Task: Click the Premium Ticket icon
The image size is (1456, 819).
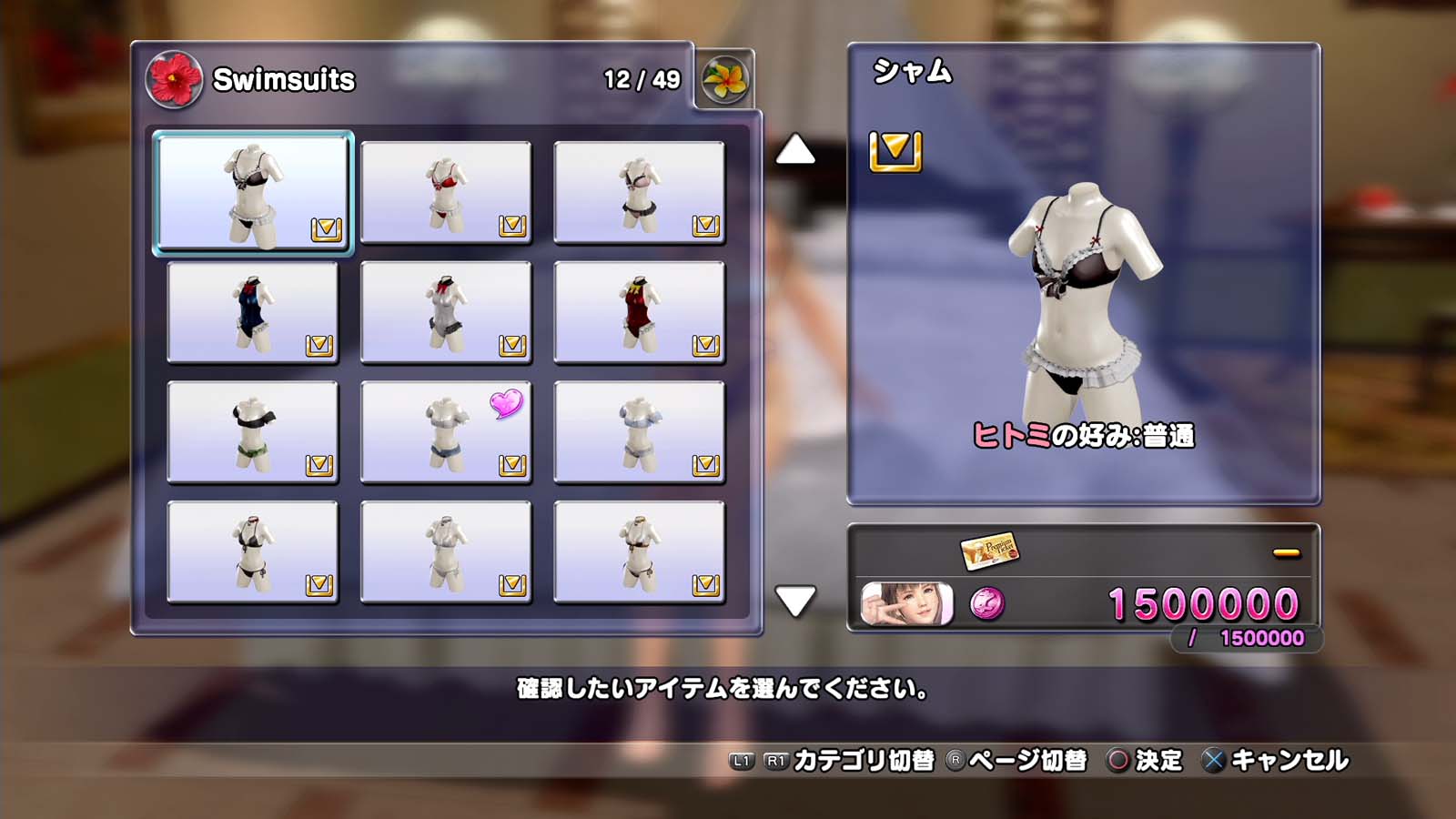Action: tap(988, 551)
